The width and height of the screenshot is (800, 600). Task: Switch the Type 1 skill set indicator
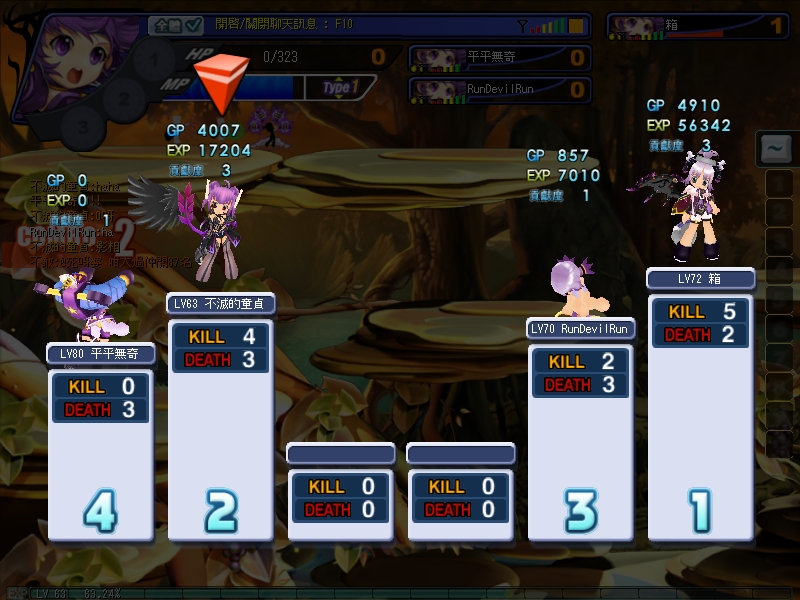click(x=340, y=88)
